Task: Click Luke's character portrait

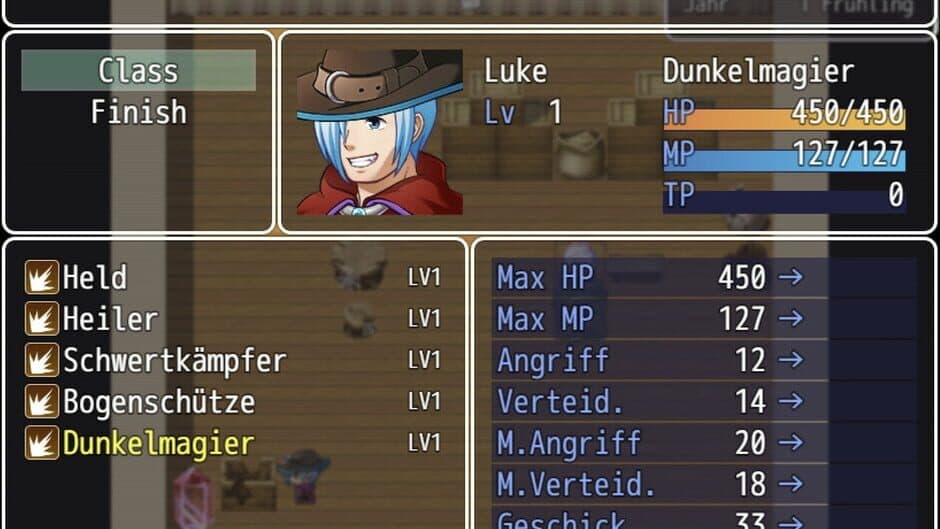Action: pos(379,132)
